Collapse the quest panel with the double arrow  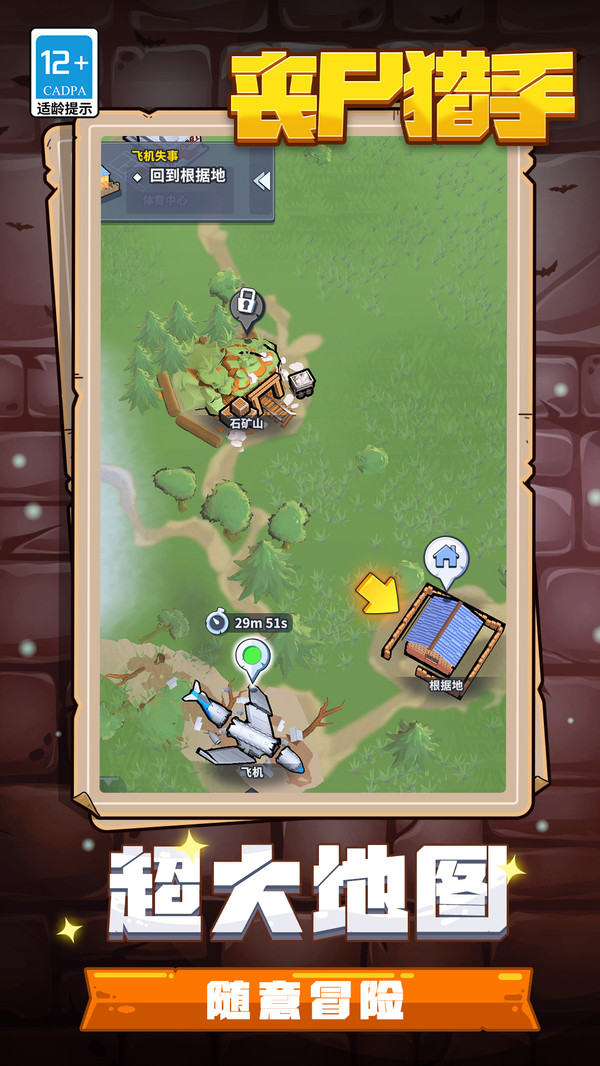point(262,181)
